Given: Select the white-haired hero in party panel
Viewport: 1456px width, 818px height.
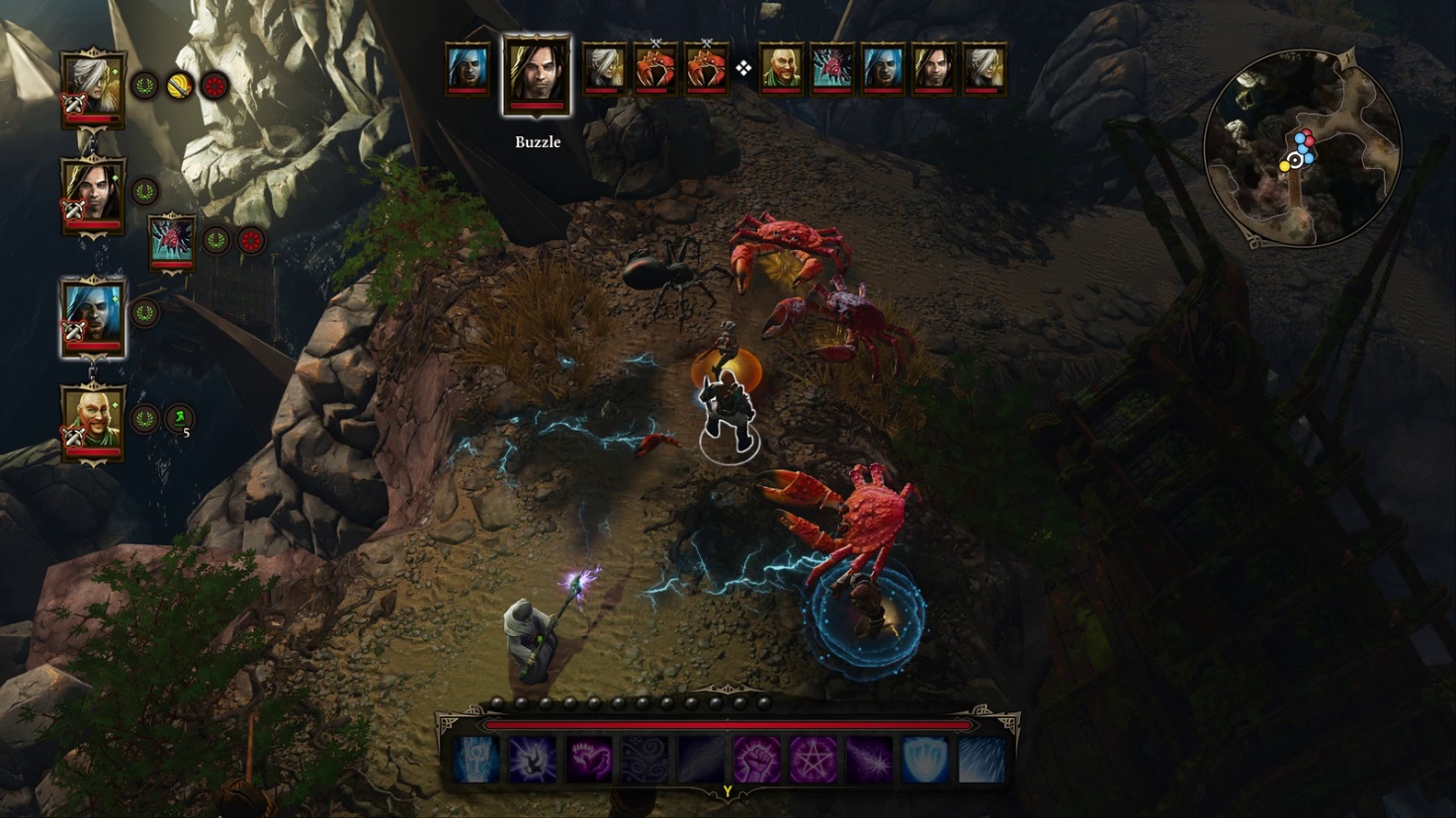Looking at the screenshot, I should pos(93,87).
